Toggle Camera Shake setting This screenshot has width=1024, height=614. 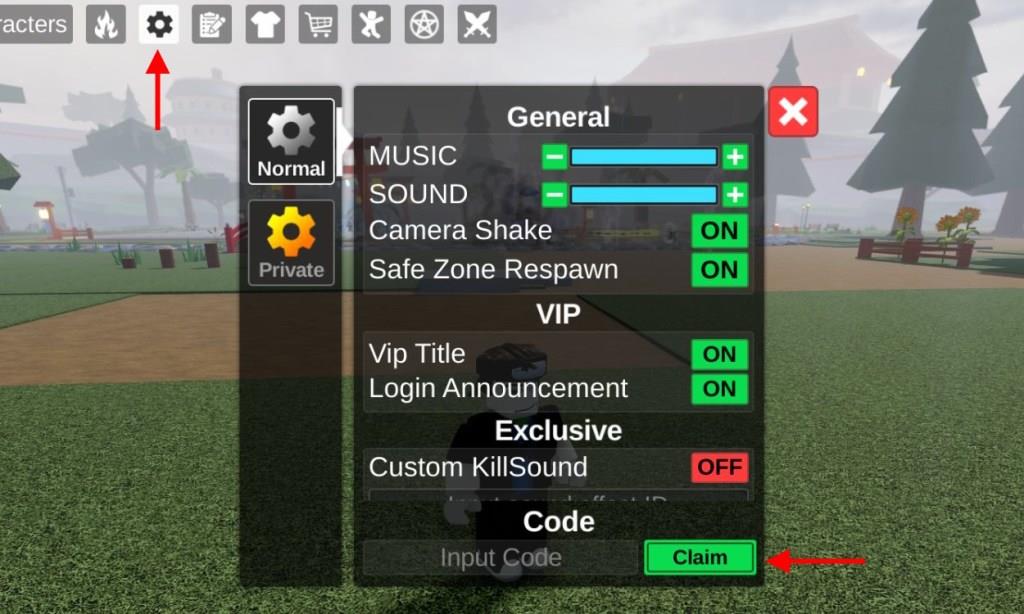point(719,231)
